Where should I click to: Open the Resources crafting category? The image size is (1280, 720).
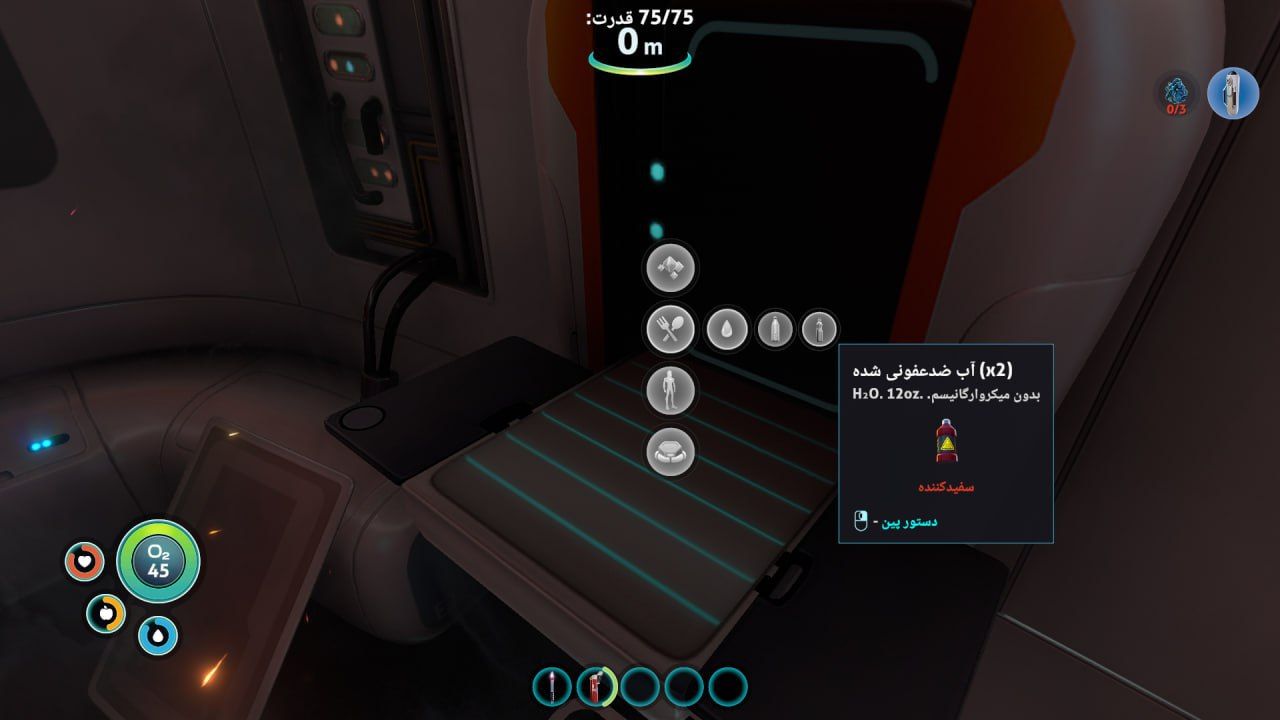[670, 267]
